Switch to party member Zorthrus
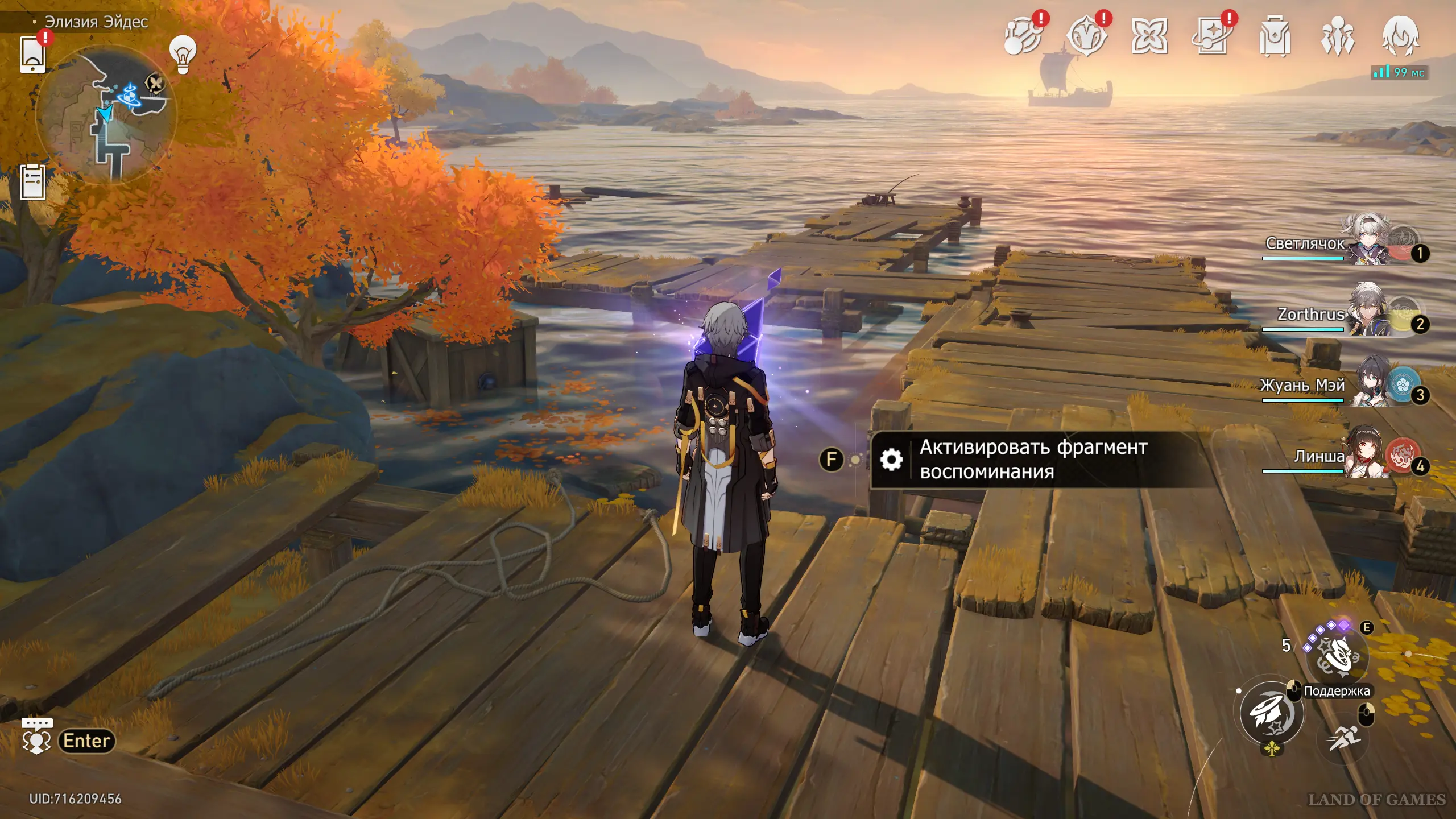 pos(1365,312)
